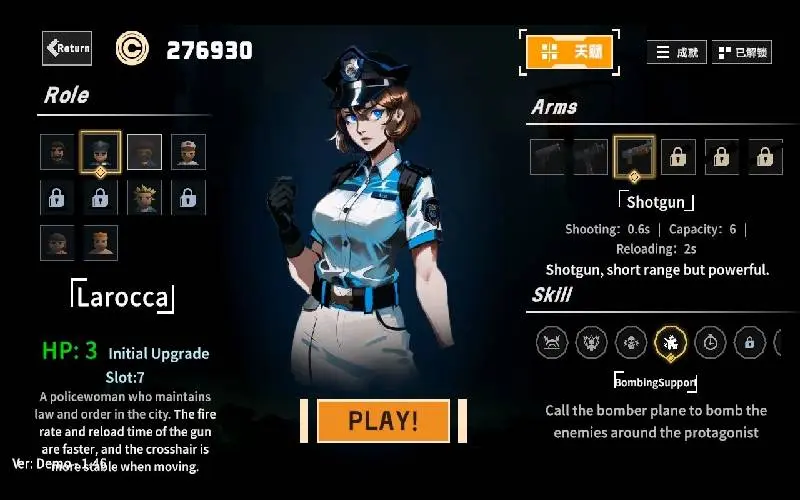This screenshot has width=800, height=500.
Task: Go back using the Return button
Action: pos(67,48)
